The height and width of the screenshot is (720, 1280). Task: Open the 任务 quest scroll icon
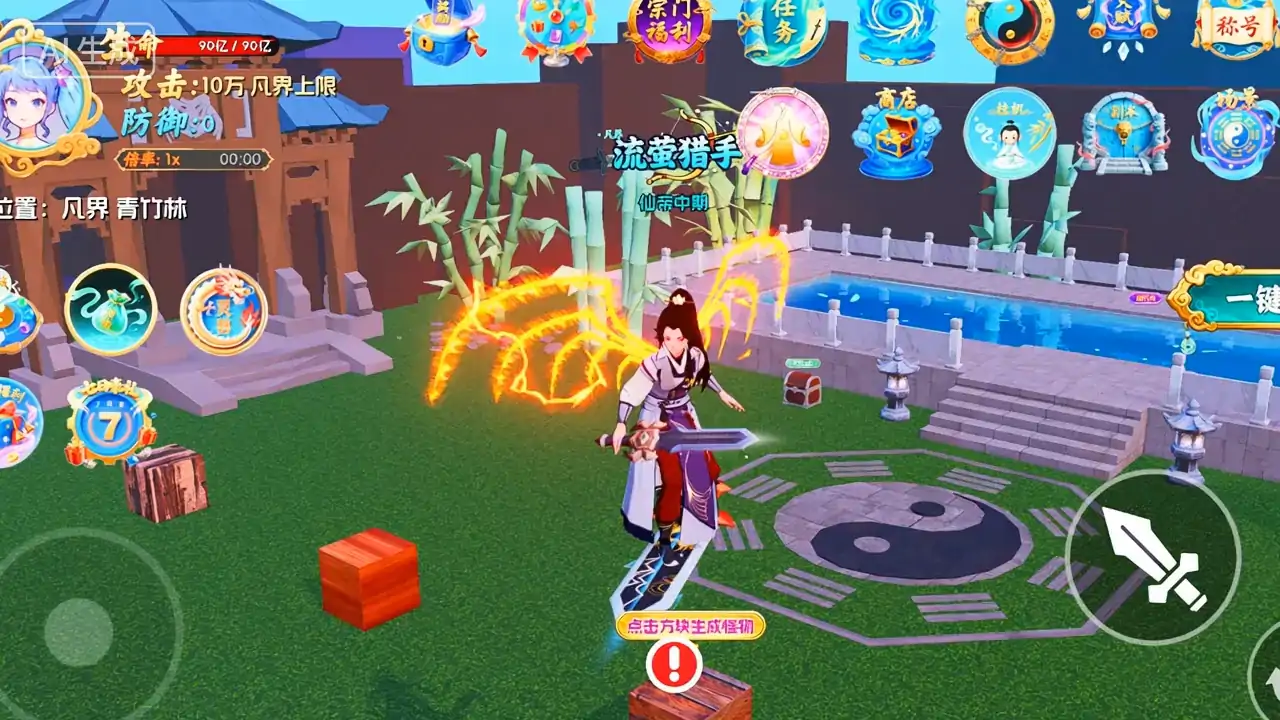782,30
